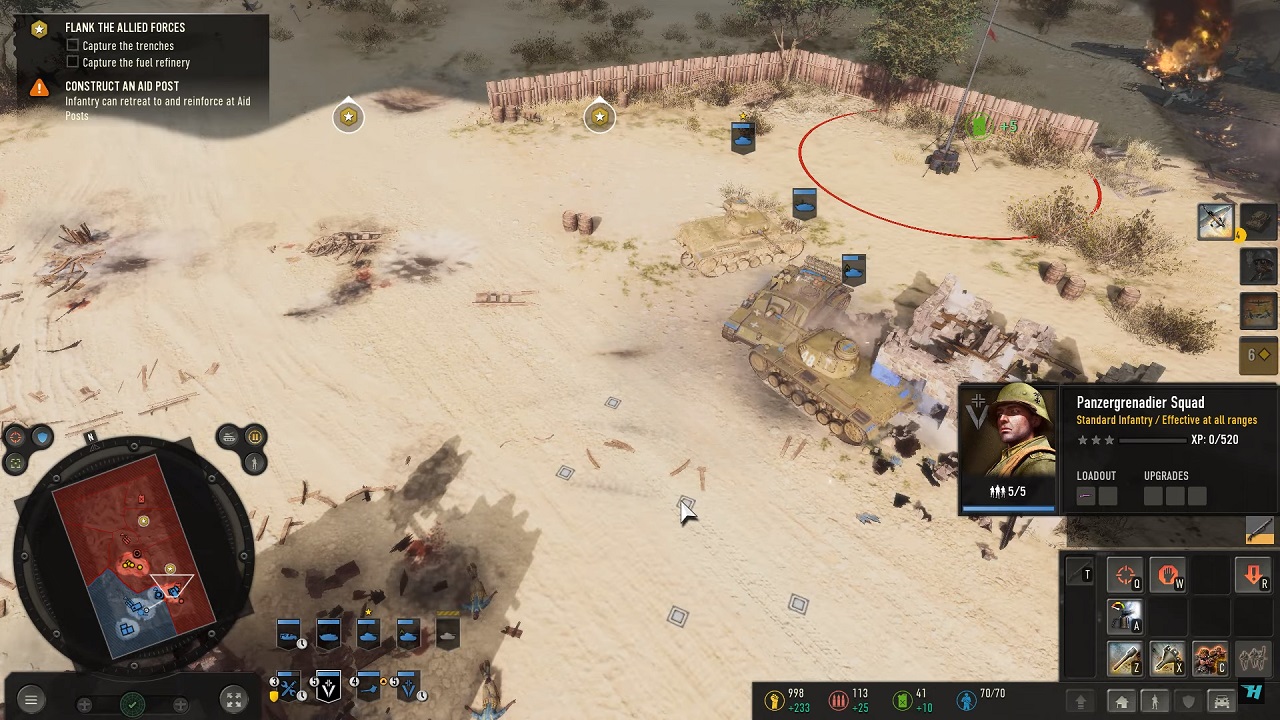Select the air strike battlegroup ability
This screenshot has height=720, width=1280.
click(x=1216, y=221)
